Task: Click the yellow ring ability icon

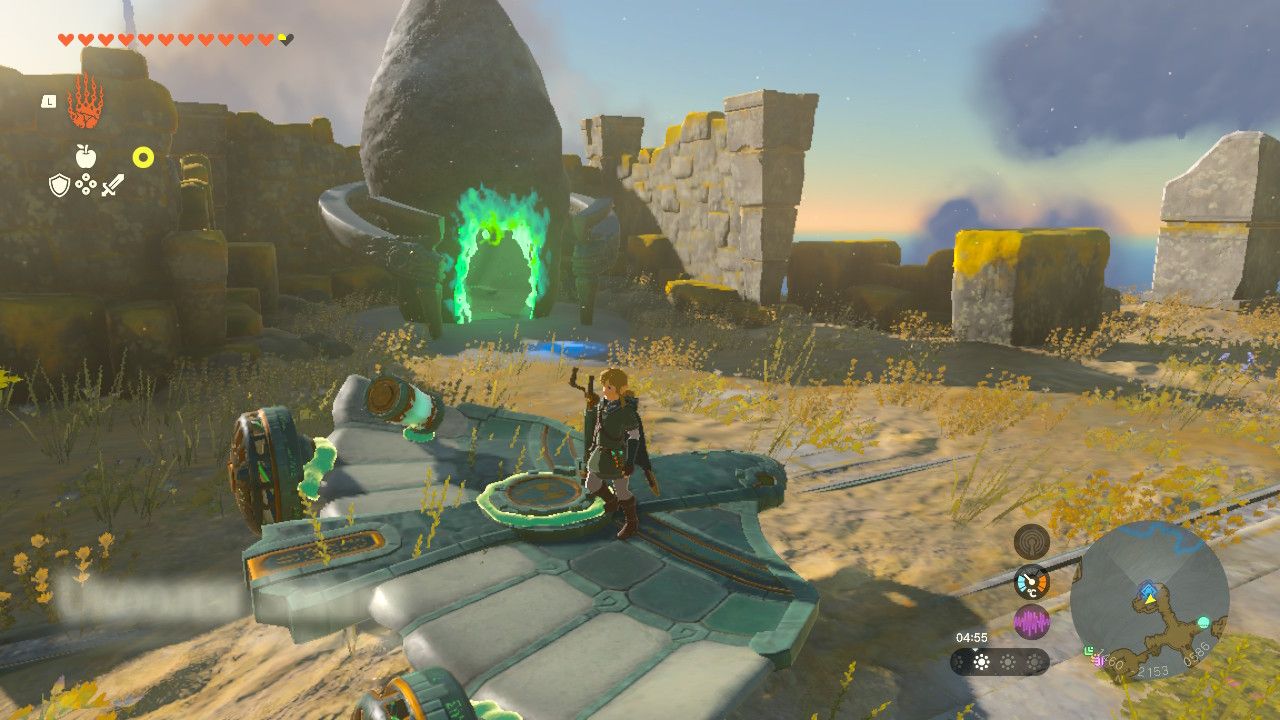Action: pos(143,156)
